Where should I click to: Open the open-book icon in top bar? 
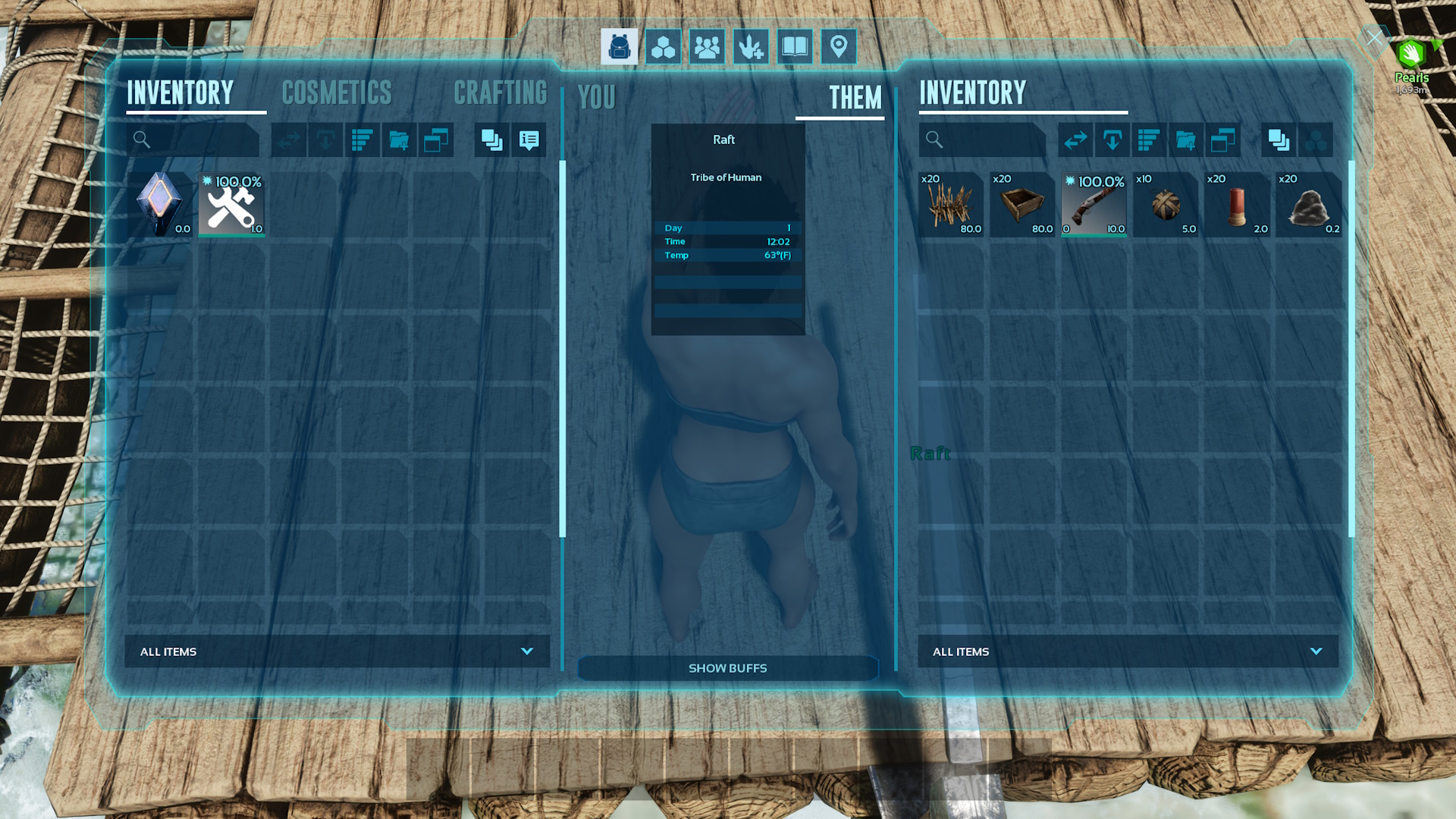(795, 47)
